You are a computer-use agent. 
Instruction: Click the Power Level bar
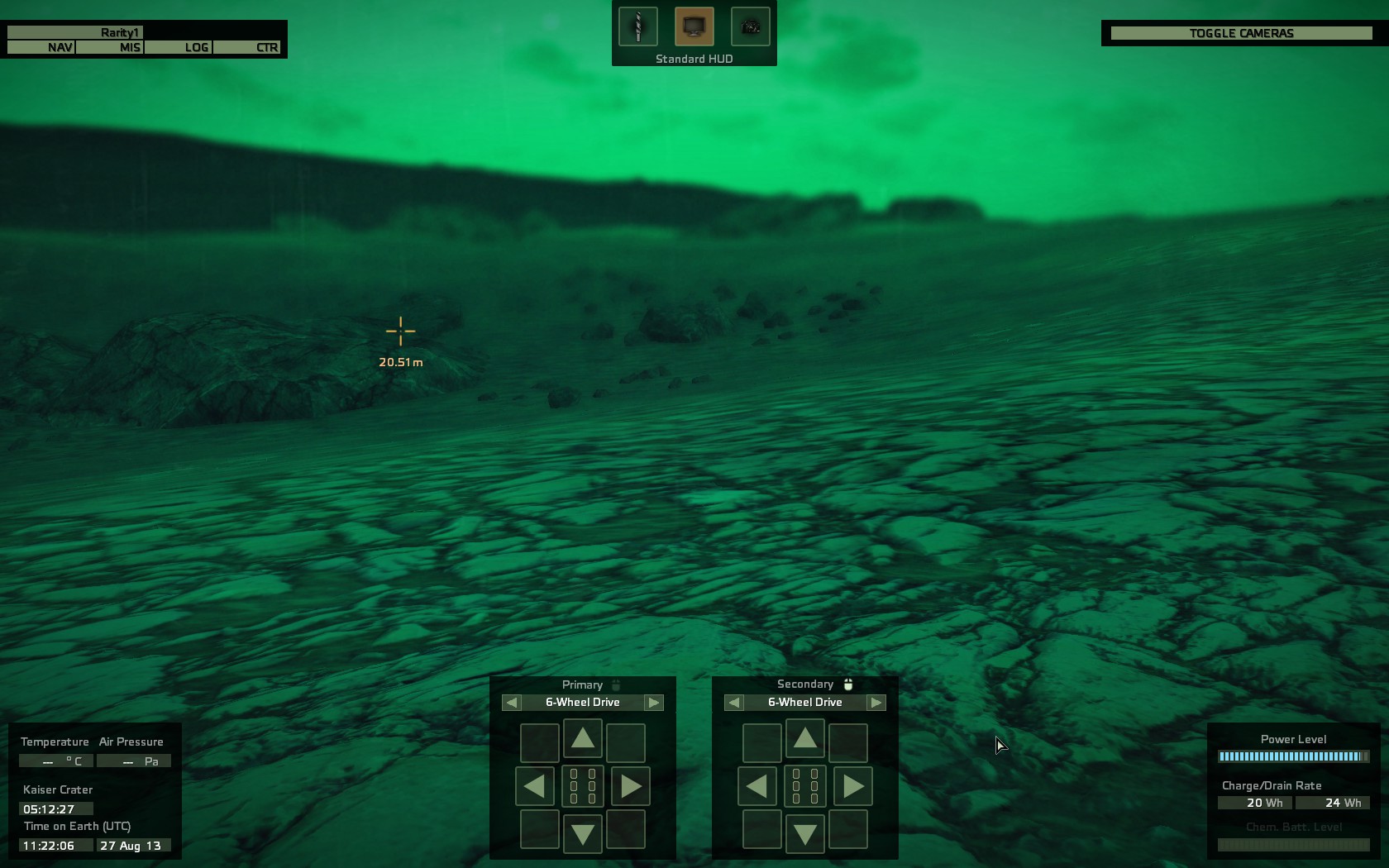point(1293,755)
